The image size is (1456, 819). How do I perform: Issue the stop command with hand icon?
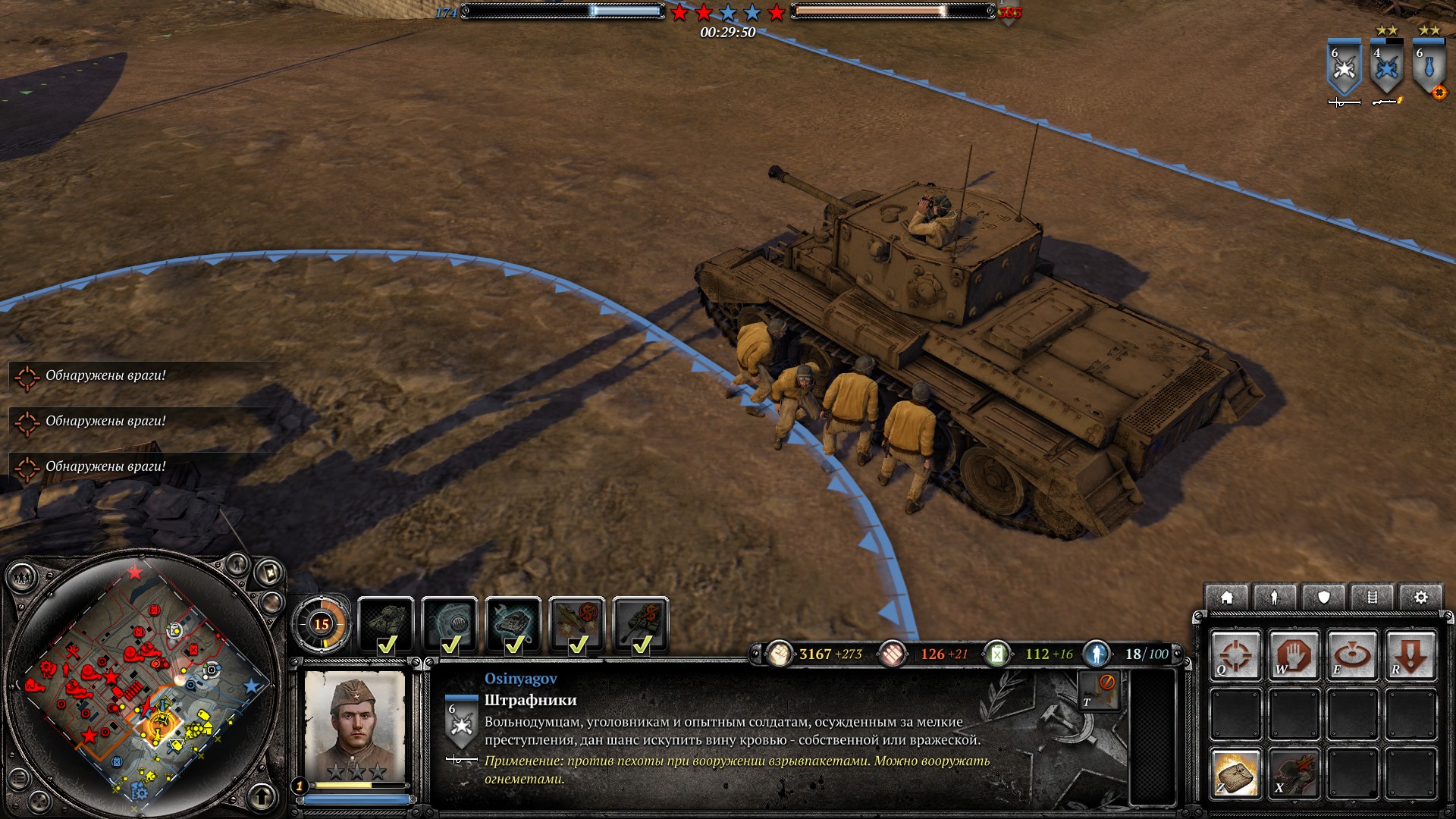point(1294,655)
